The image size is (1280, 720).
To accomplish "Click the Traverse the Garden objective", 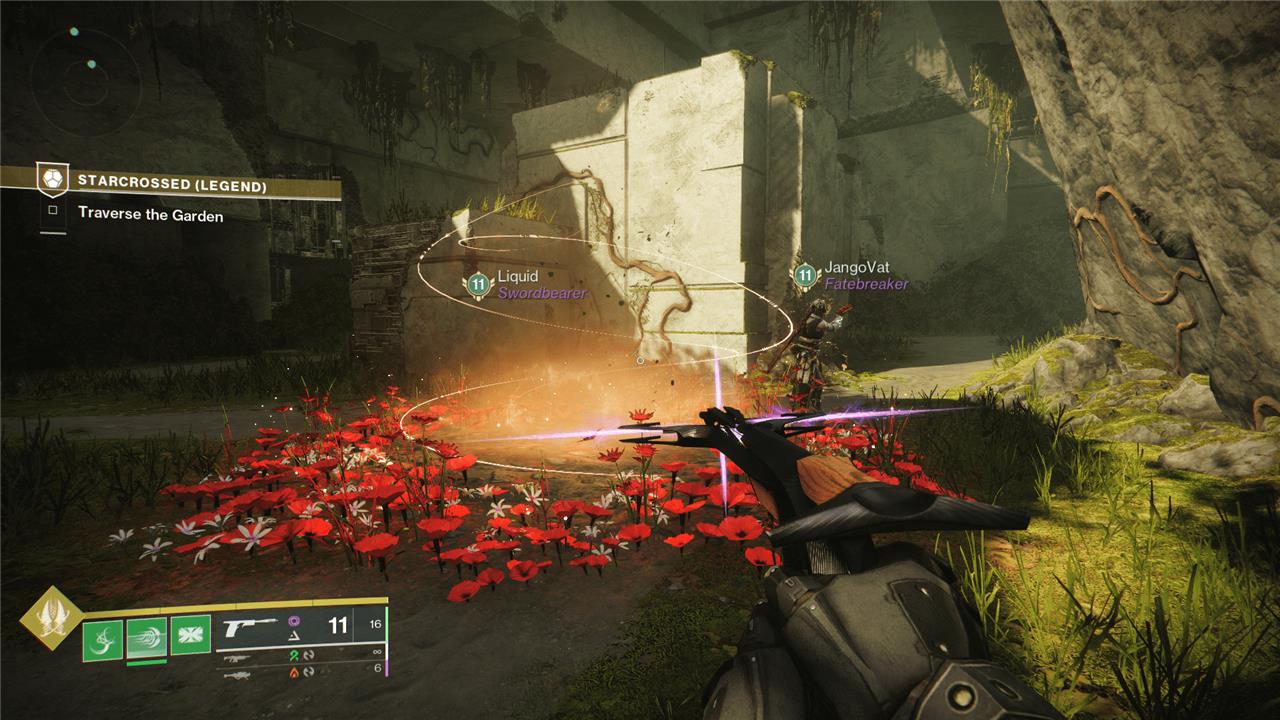I will point(150,214).
